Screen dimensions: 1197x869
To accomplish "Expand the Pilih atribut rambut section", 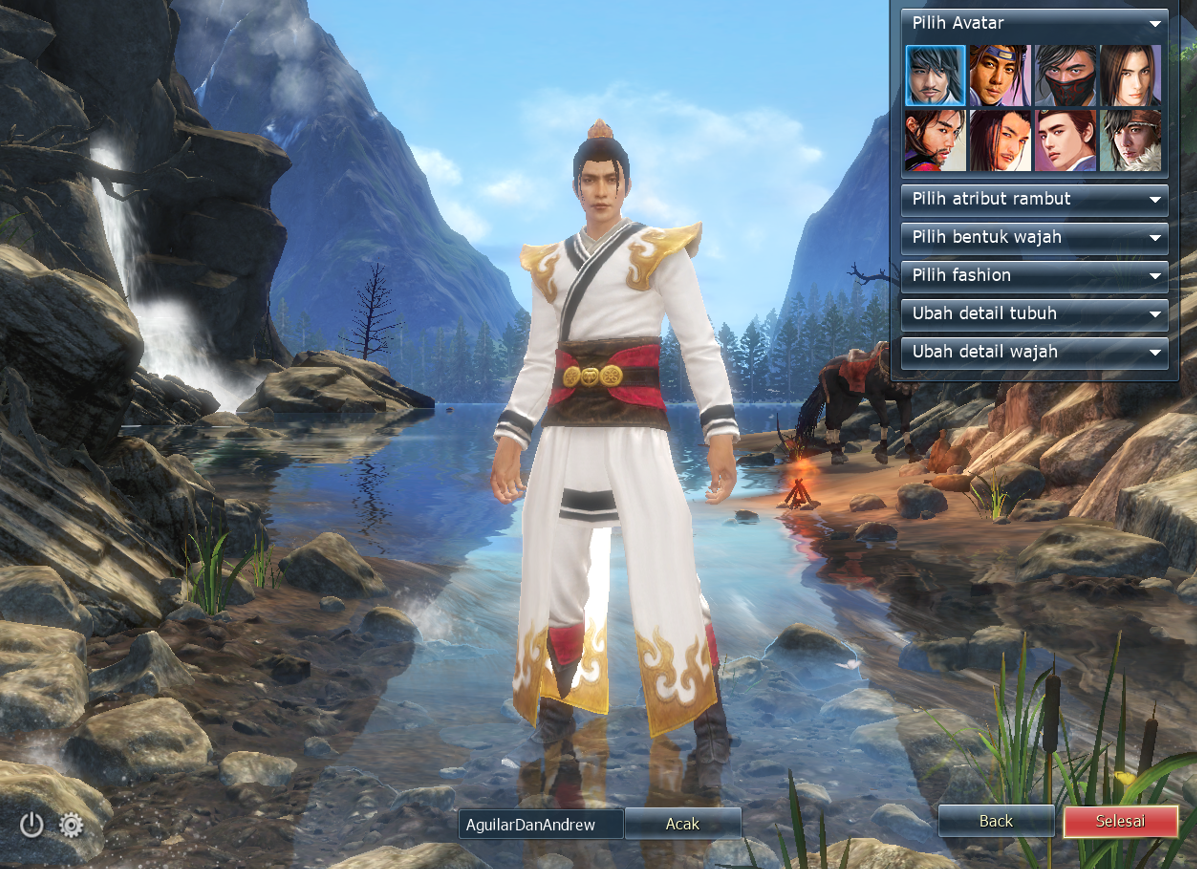I will (1034, 199).
